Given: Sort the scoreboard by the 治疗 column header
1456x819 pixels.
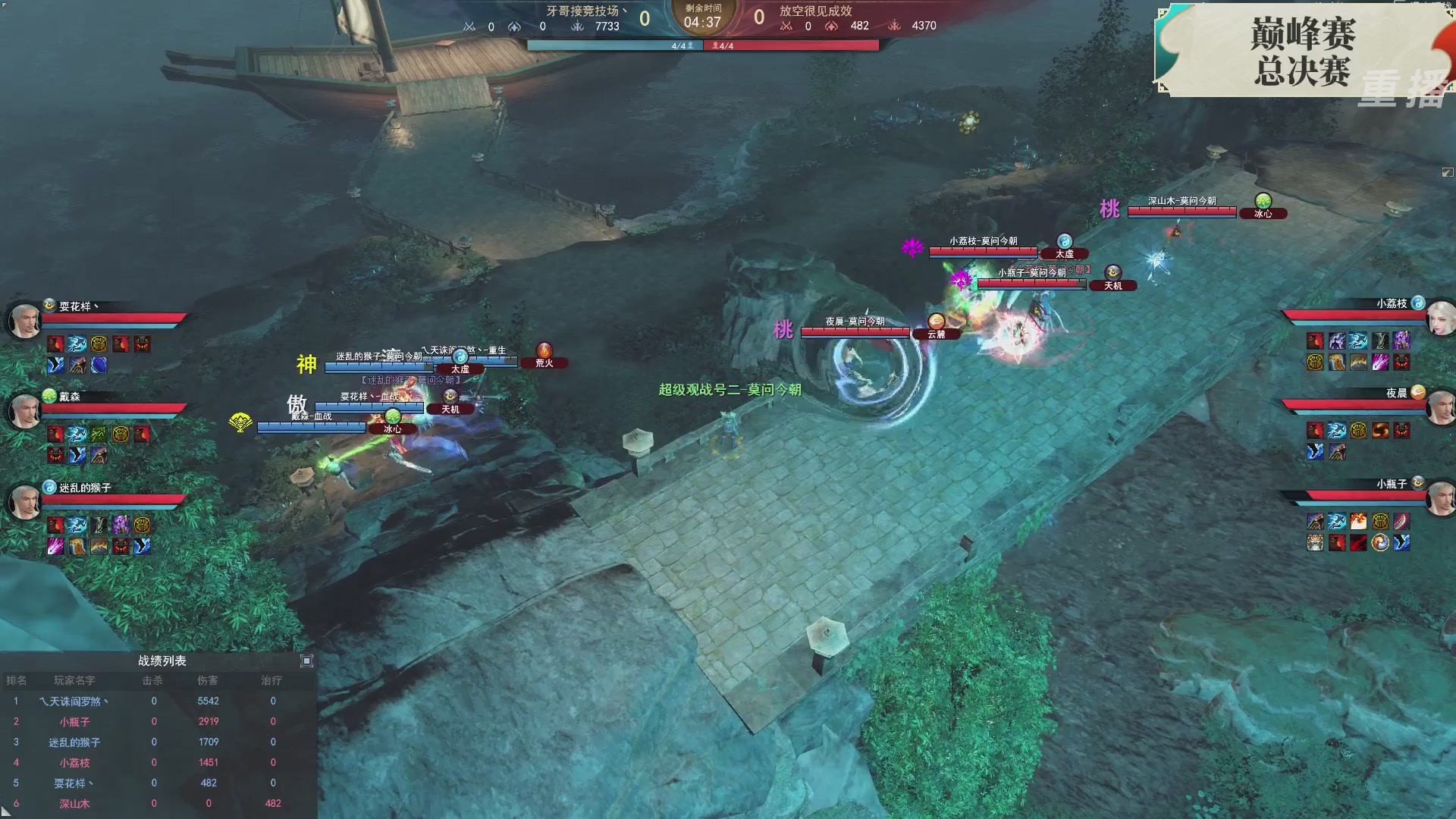Looking at the screenshot, I should (x=271, y=680).
